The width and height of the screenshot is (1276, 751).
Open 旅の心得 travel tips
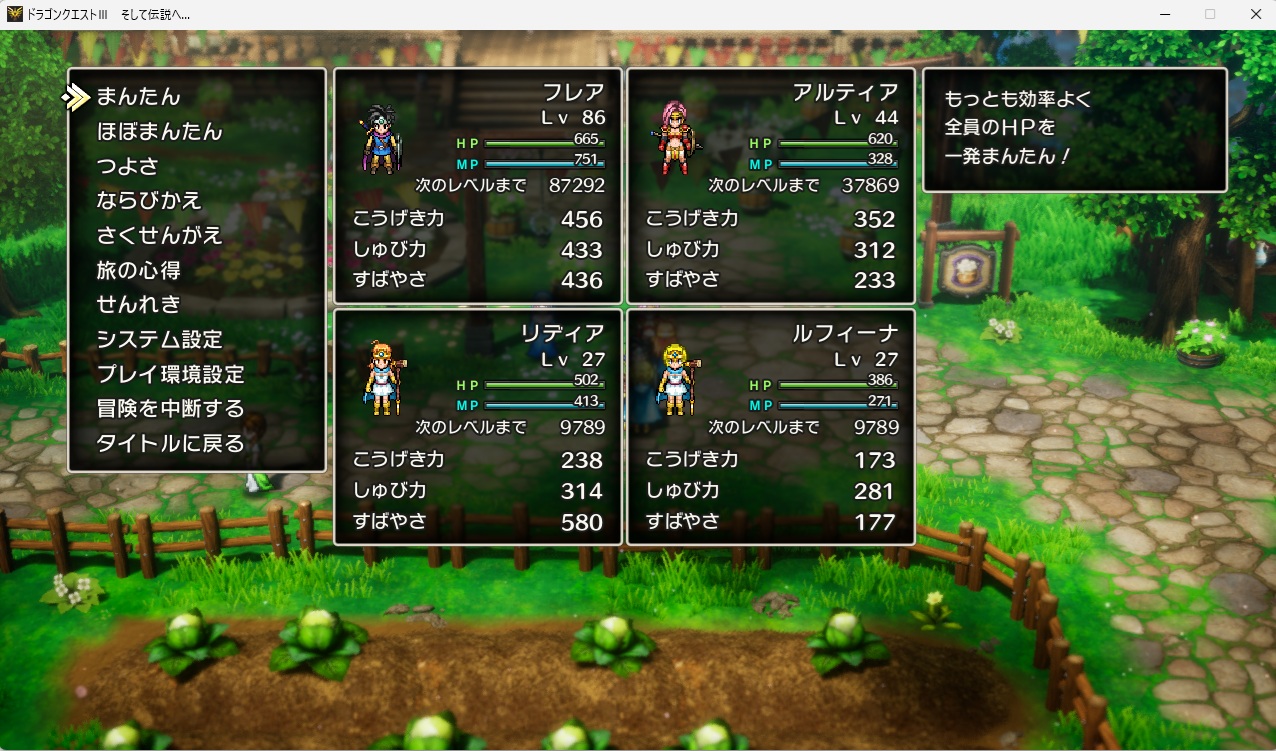(138, 270)
